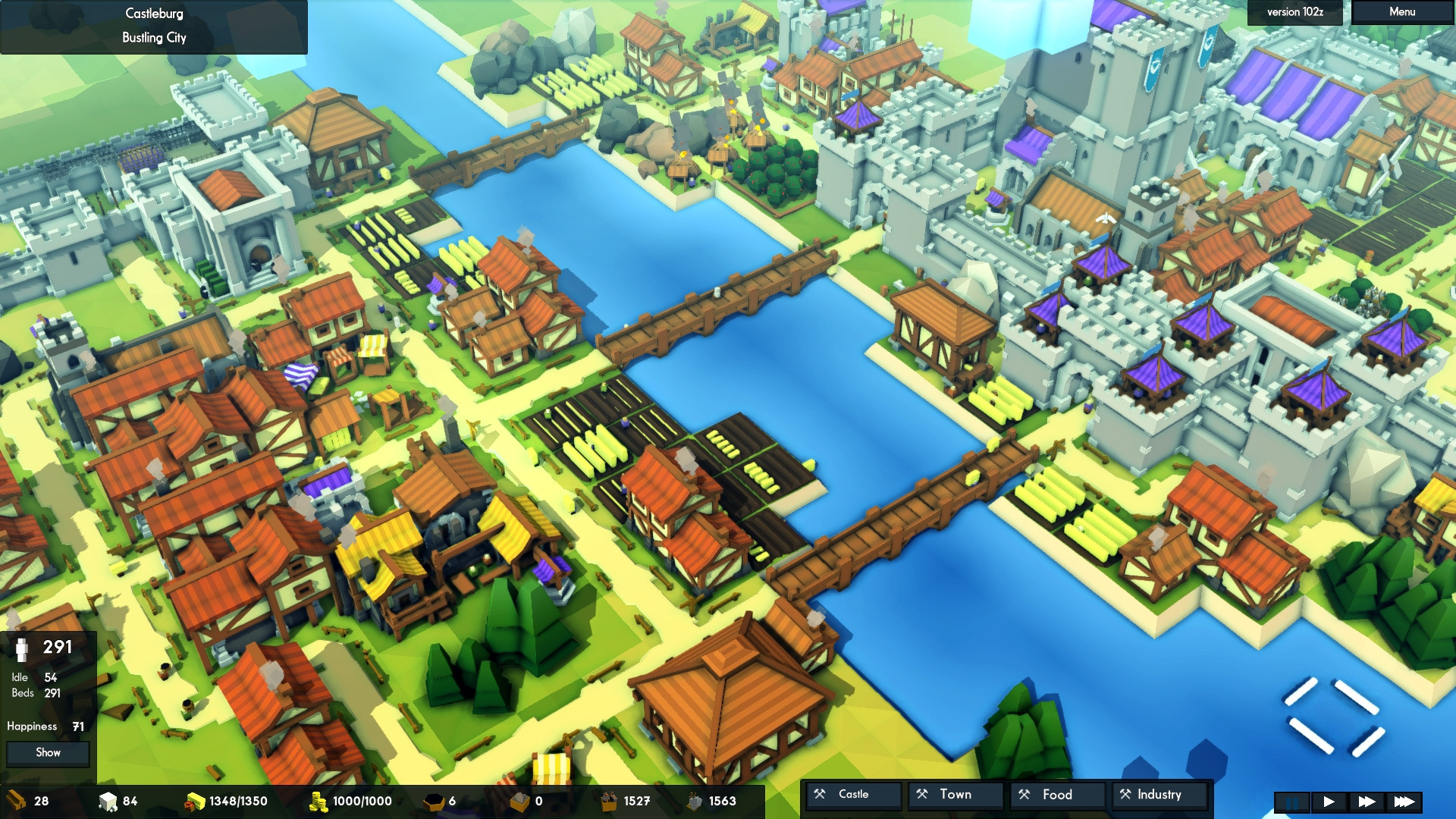Pause the game simulation
Image resolution: width=1456 pixels, height=819 pixels.
[1291, 802]
